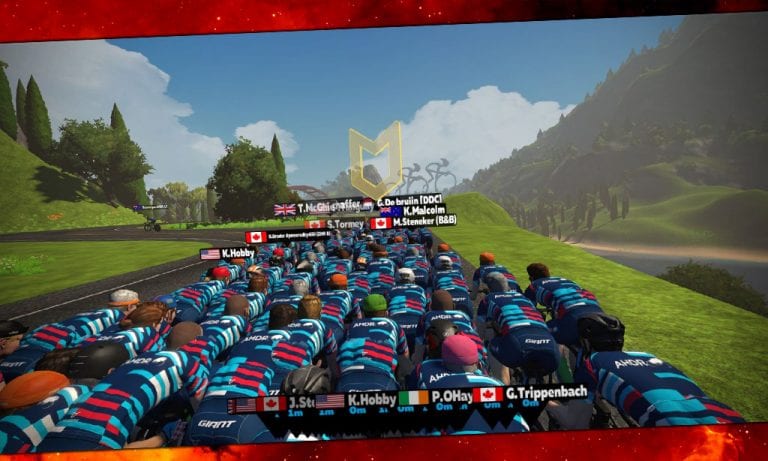Choose G. De bruijn [DDC] name tag
This screenshot has height=461, width=768.
[x=408, y=199]
